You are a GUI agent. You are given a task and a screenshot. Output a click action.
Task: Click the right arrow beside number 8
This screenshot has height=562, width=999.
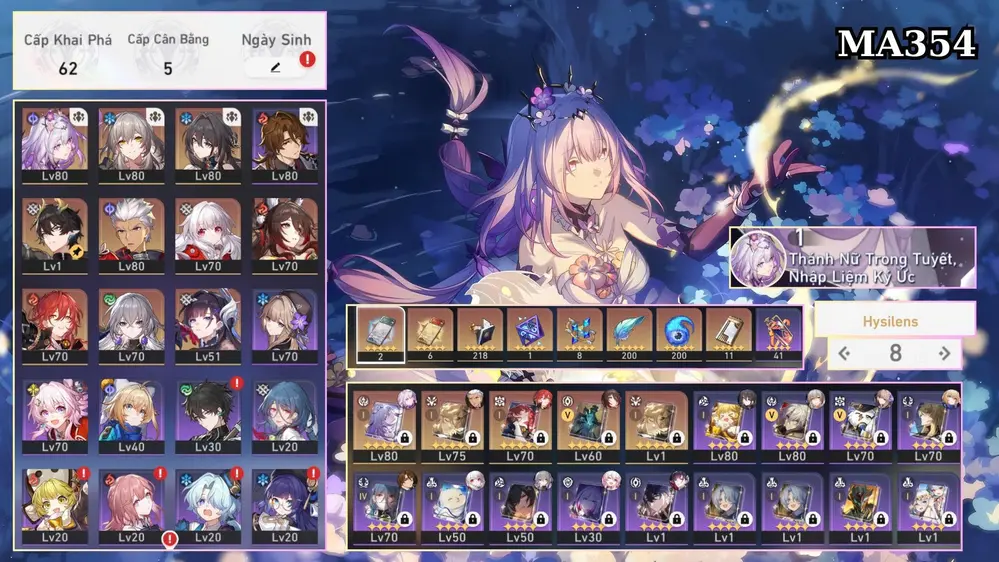coord(944,353)
